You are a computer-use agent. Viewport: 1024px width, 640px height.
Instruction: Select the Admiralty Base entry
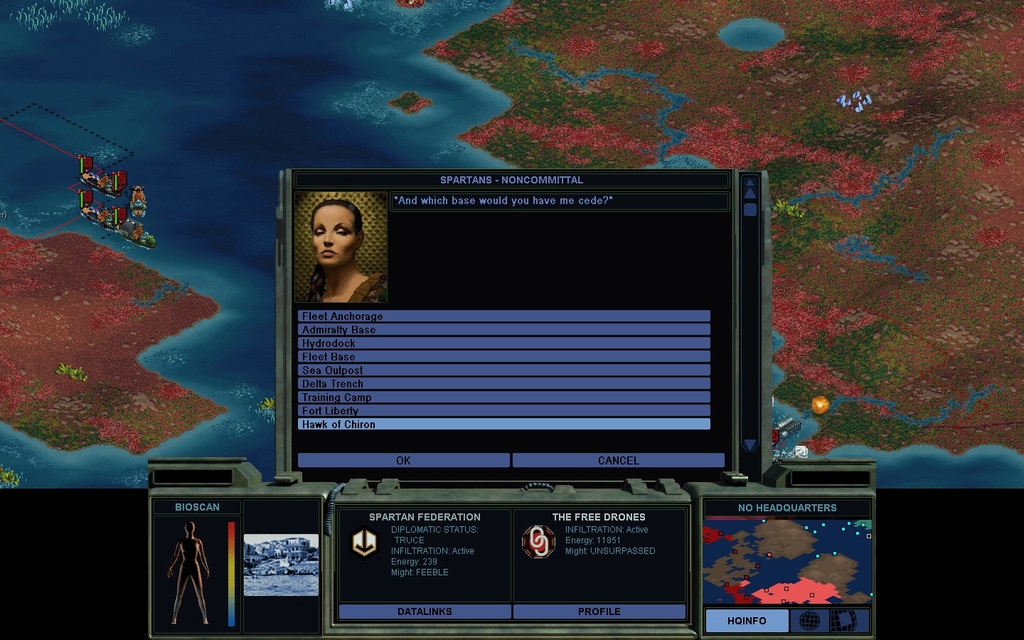click(x=504, y=330)
